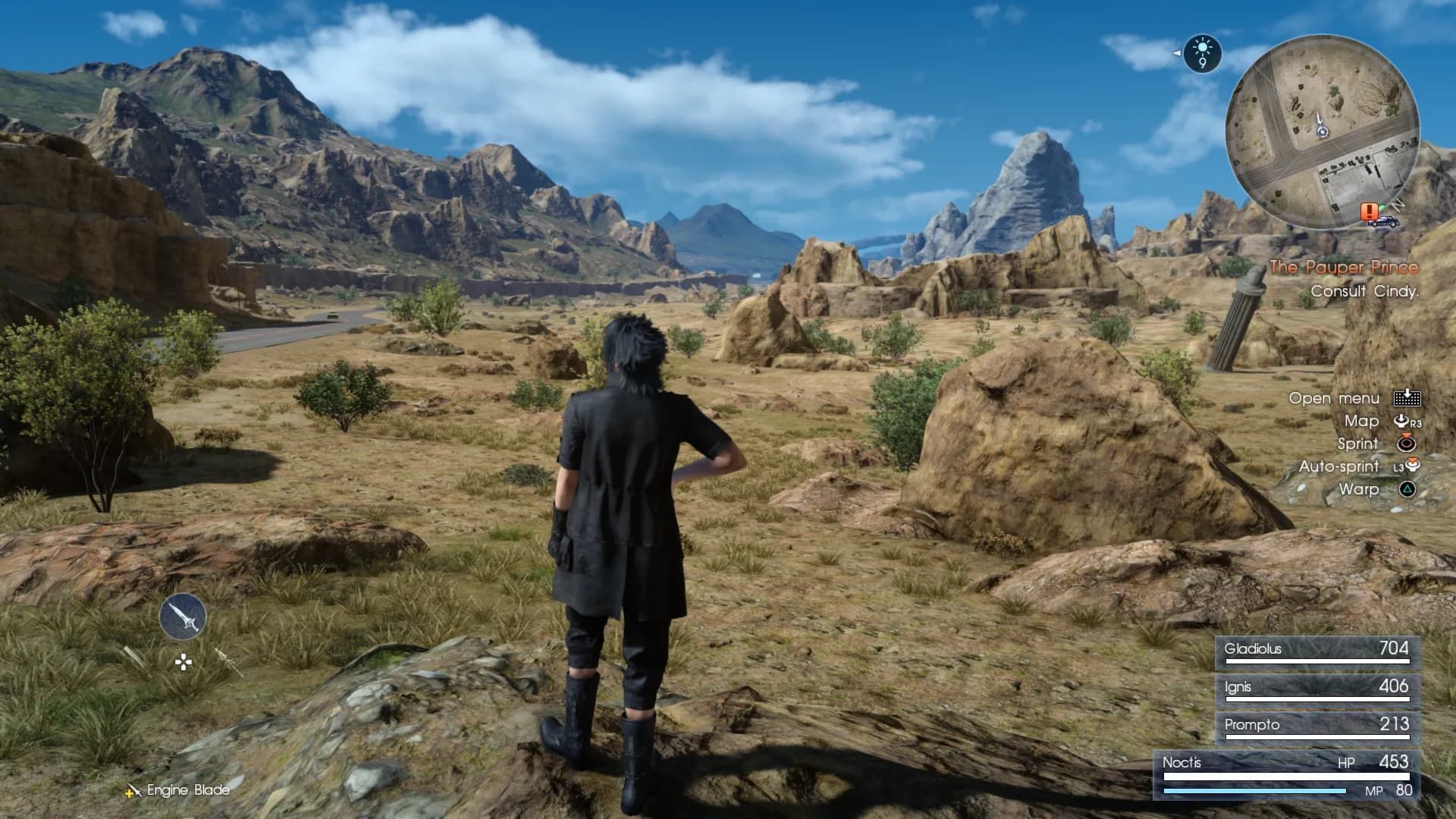Click the keyboard icon next to Open menu
This screenshot has height=819, width=1456.
[1408, 398]
